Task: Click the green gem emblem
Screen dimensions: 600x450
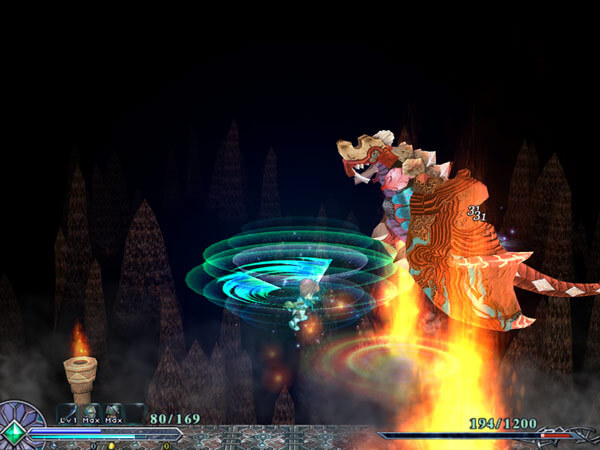Action: (x=15, y=433)
